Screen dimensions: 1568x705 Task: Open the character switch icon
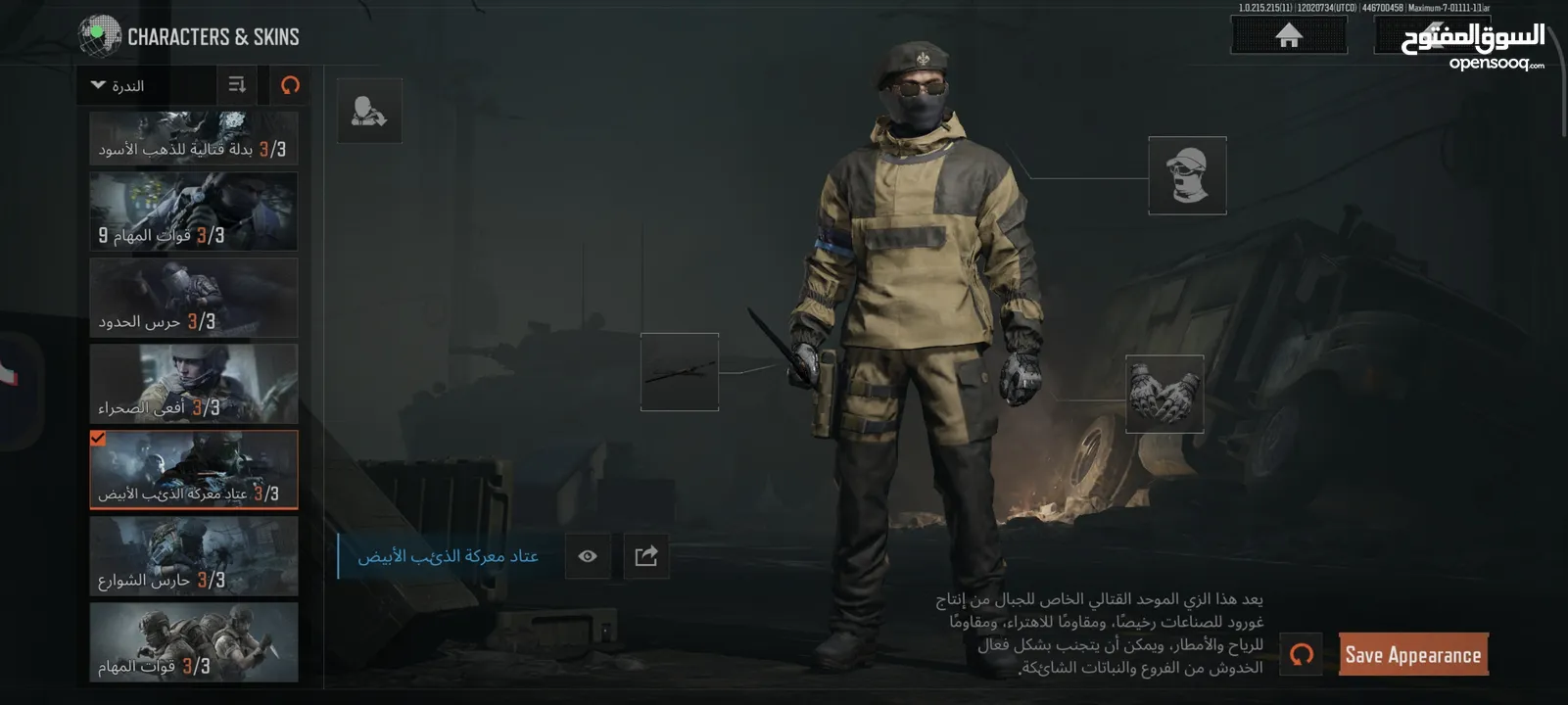pos(369,112)
